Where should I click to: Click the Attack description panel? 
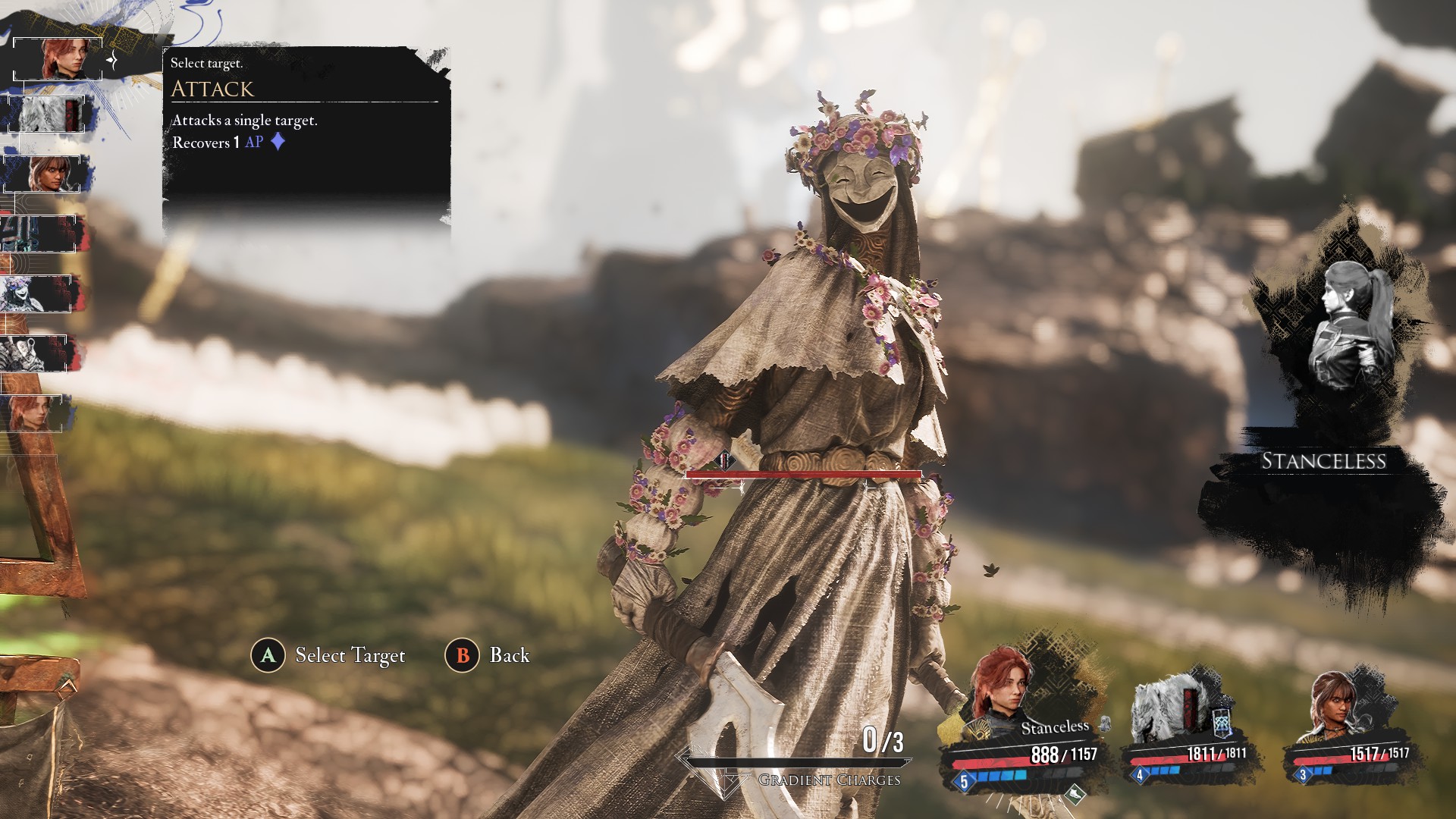(x=306, y=121)
